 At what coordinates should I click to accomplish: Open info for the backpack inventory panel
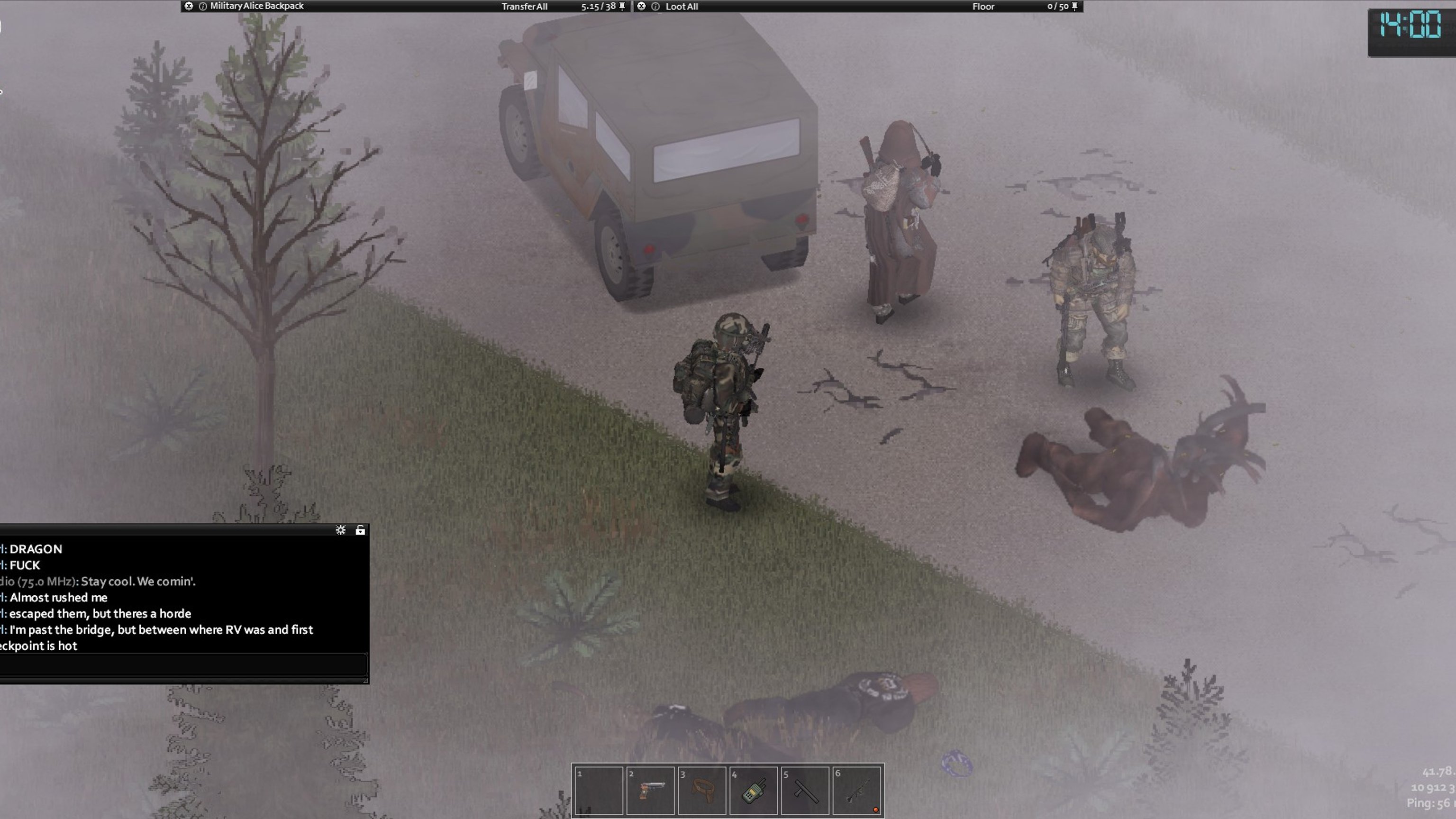202,6
